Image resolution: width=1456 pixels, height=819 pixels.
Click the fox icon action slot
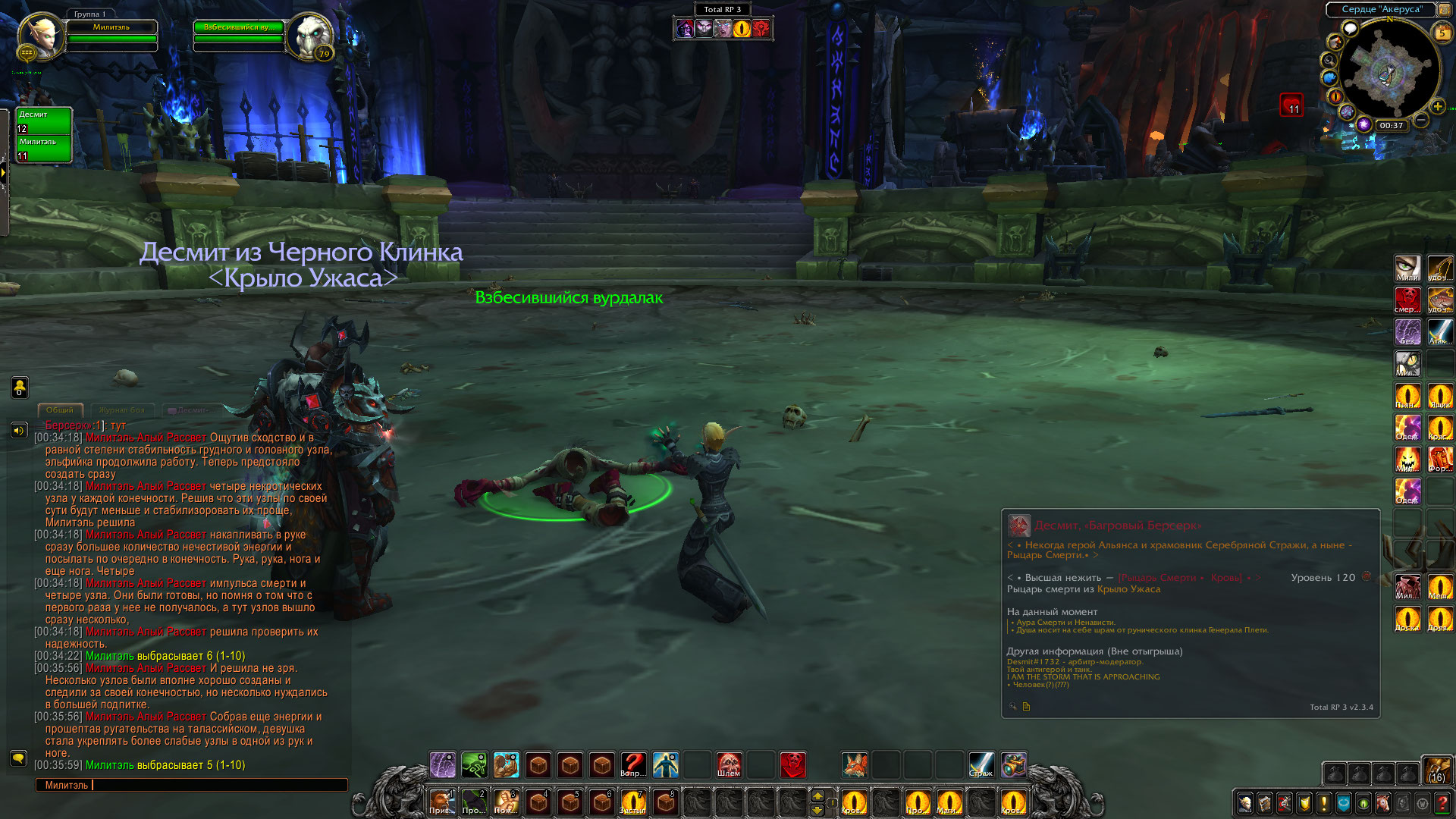coord(855,764)
